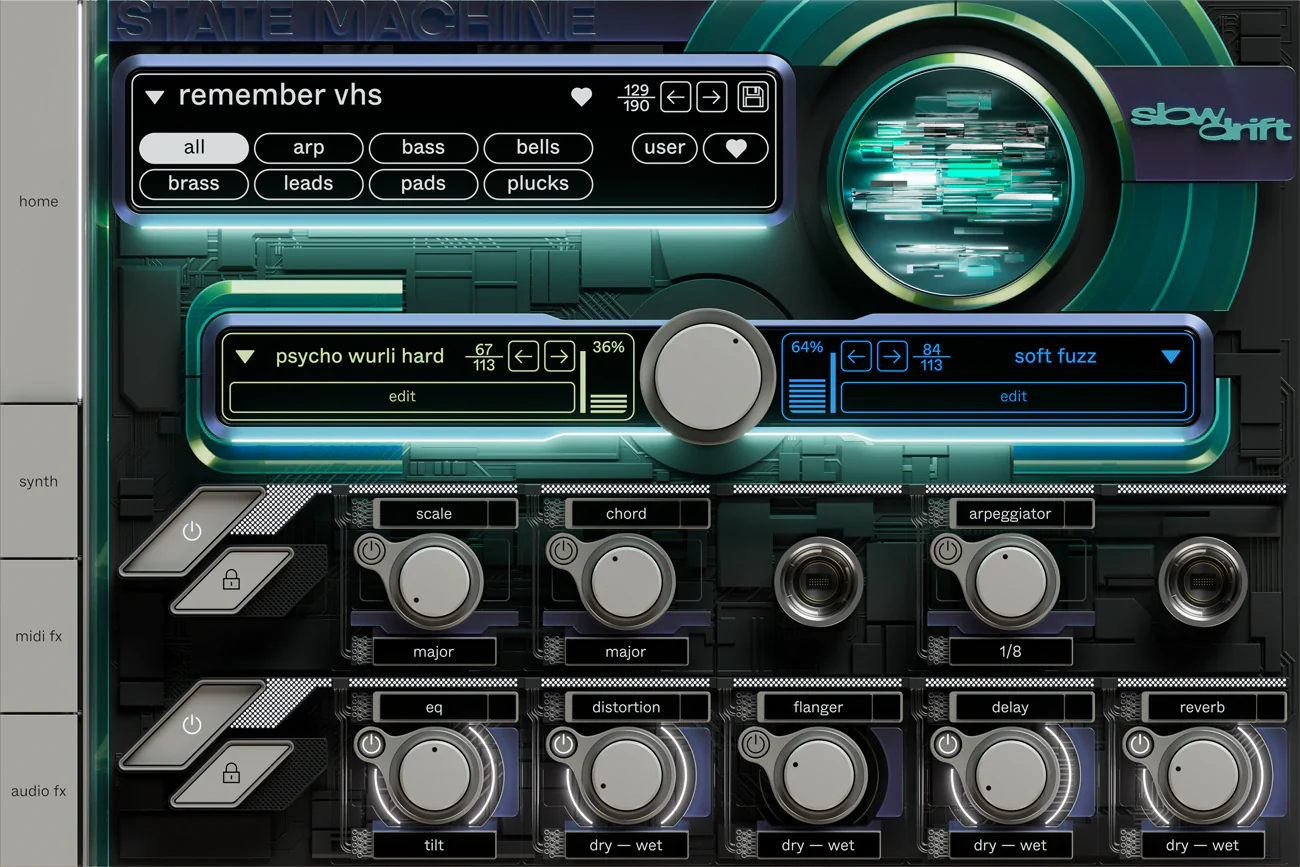Open the scale type selector showing major
Viewport: 1300px width, 867px height.
coord(433,652)
